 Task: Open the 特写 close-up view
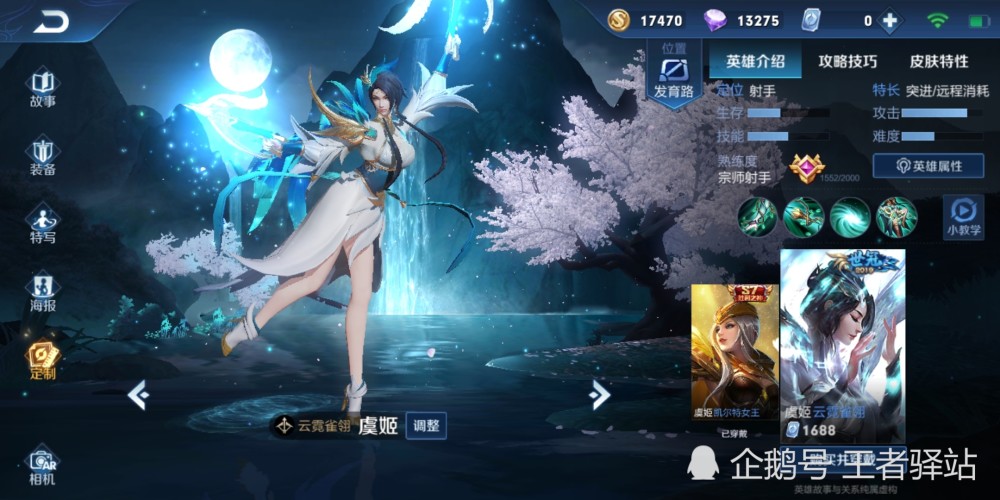click(42, 224)
